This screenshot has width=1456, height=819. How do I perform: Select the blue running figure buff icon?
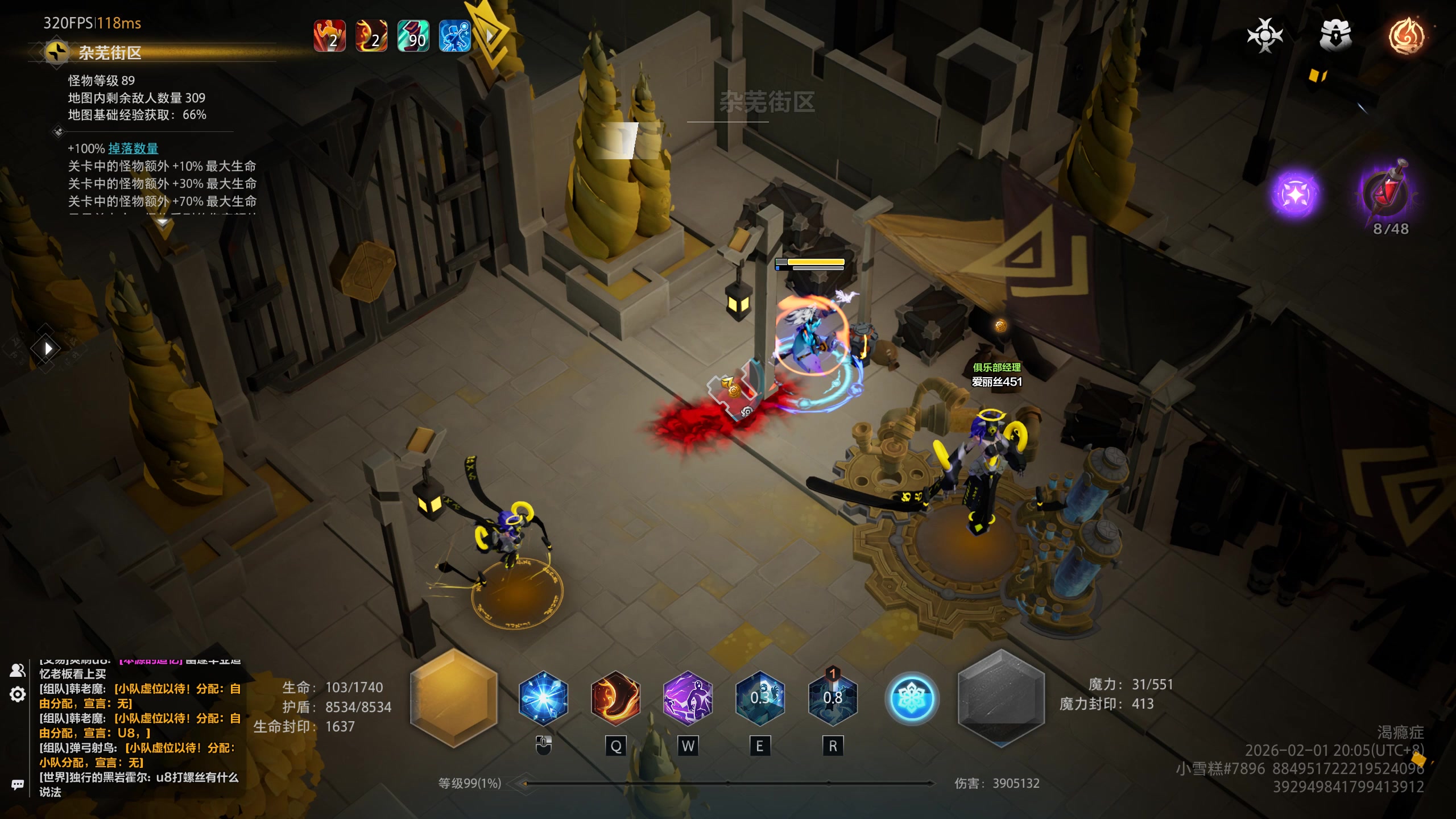[455, 36]
